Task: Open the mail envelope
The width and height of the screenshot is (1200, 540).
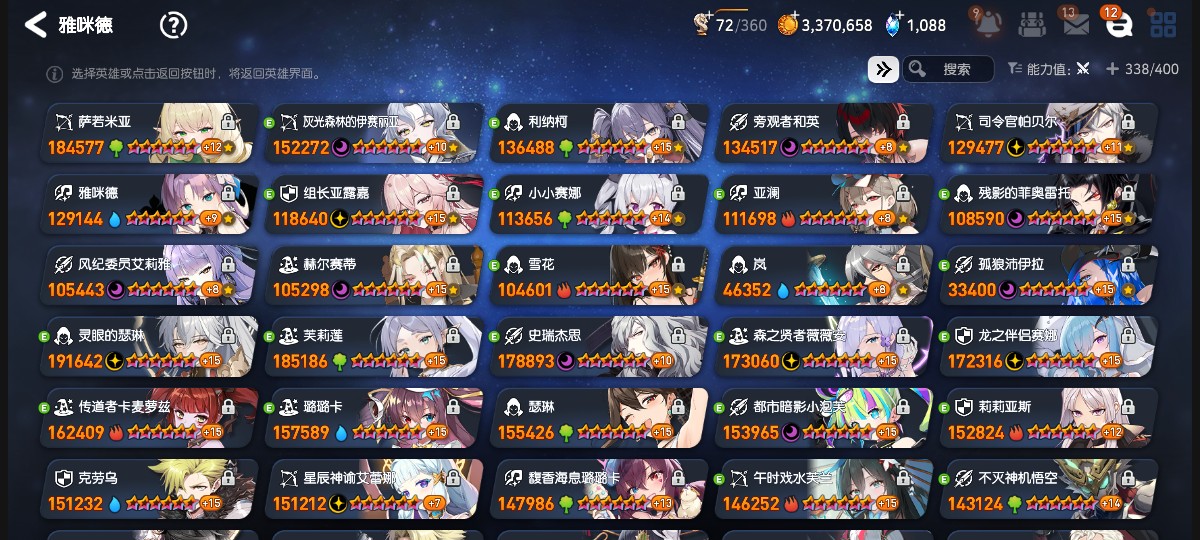Action: 1076,25
